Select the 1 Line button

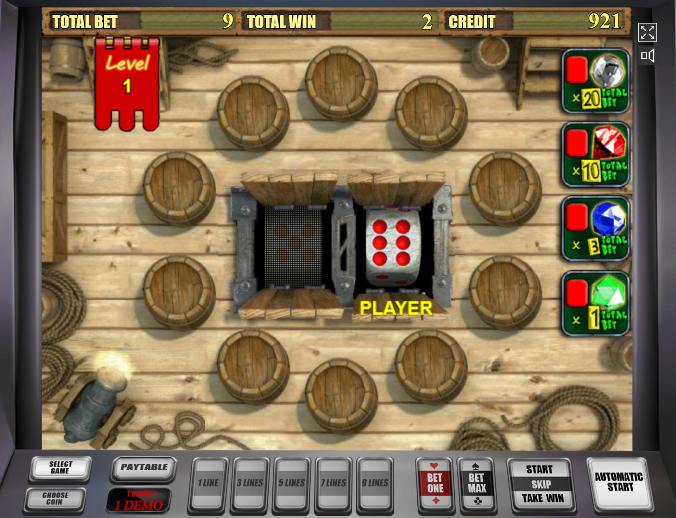[x=207, y=483]
